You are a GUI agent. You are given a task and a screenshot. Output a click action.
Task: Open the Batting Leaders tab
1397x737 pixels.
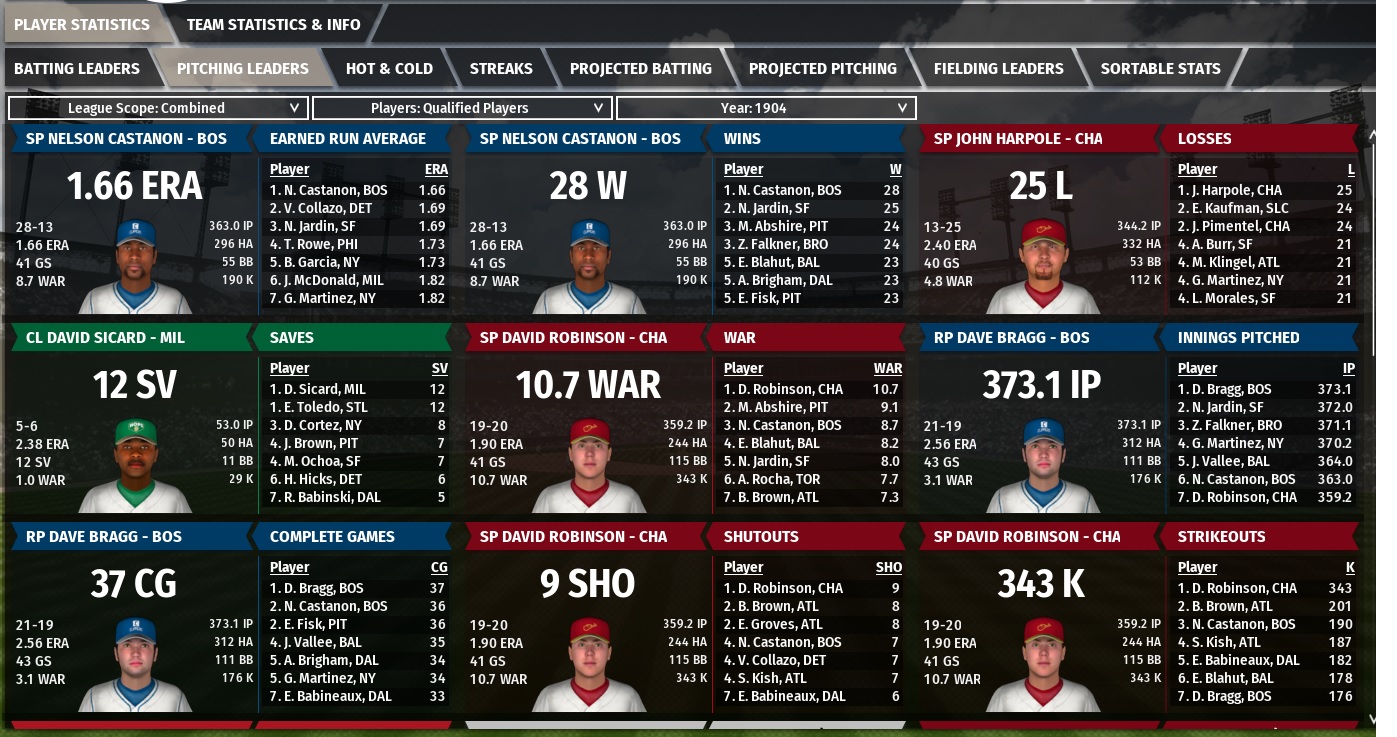pyautogui.click(x=77, y=69)
